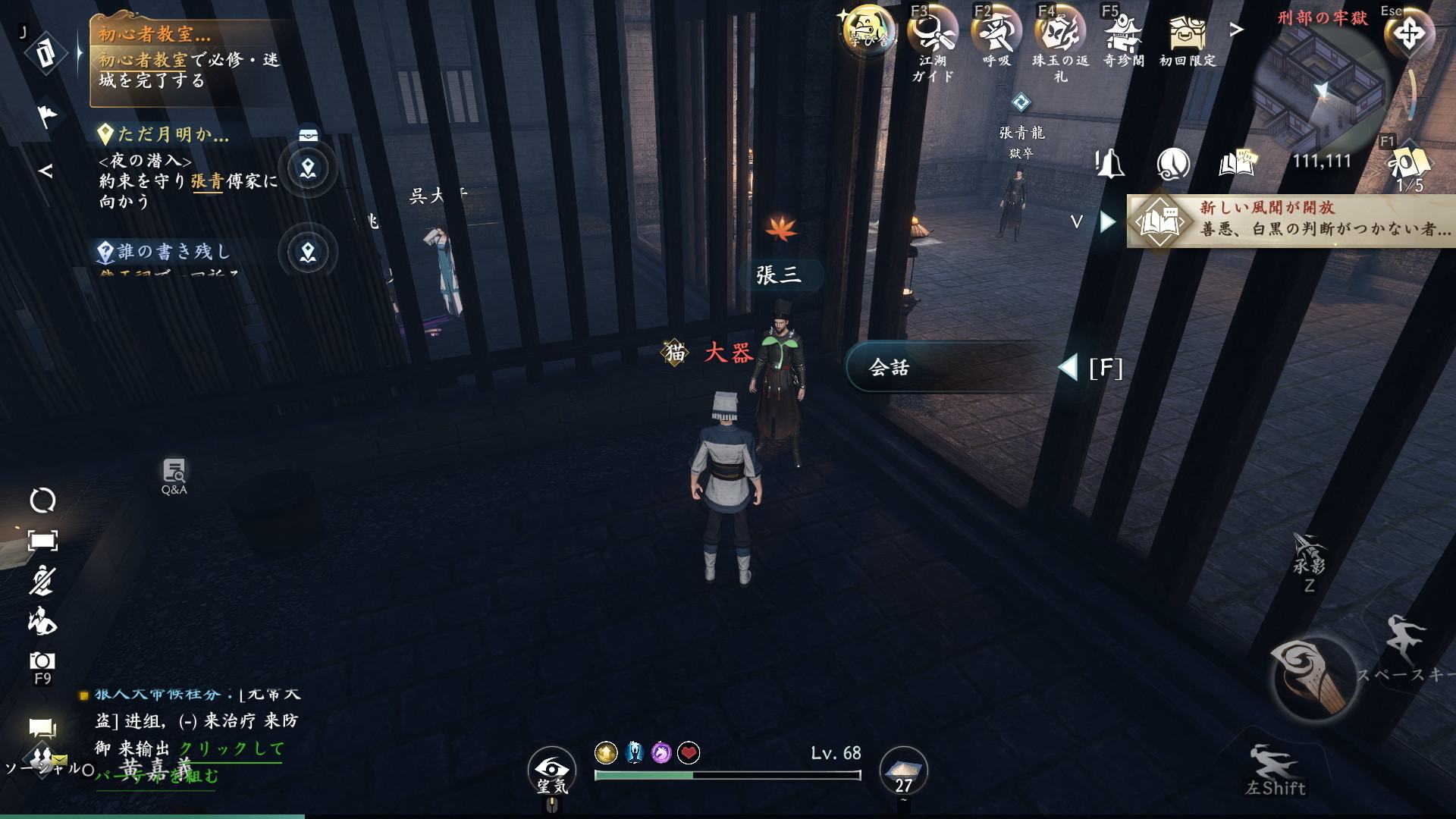The width and height of the screenshot is (1456, 819).
Task: Select the 会話 talk option
Action: (948, 368)
